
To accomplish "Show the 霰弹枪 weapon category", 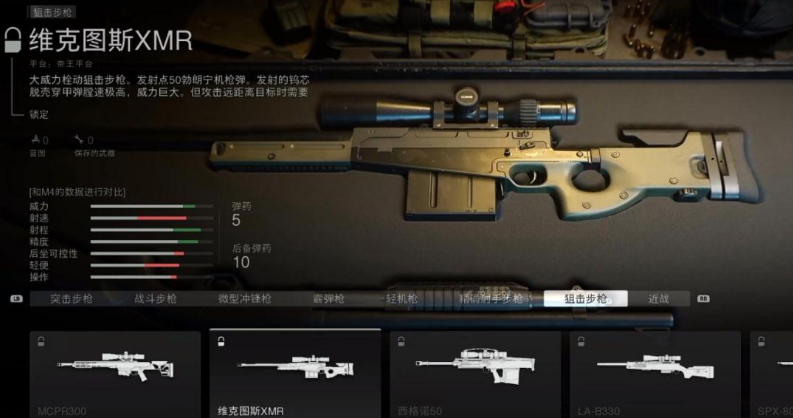I will click(x=326, y=298).
